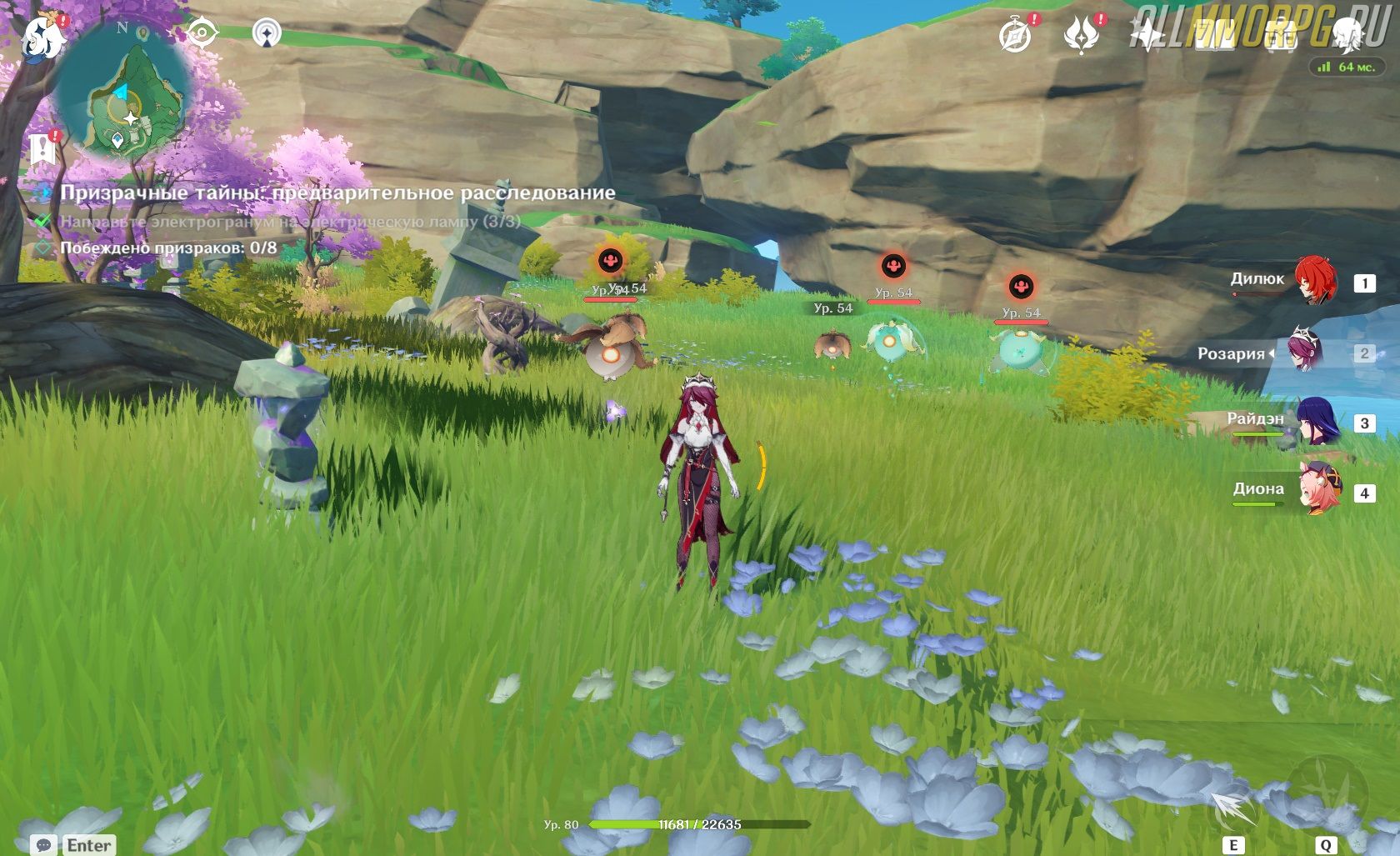Open the winged battle pass icon

click(x=1081, y=35)
